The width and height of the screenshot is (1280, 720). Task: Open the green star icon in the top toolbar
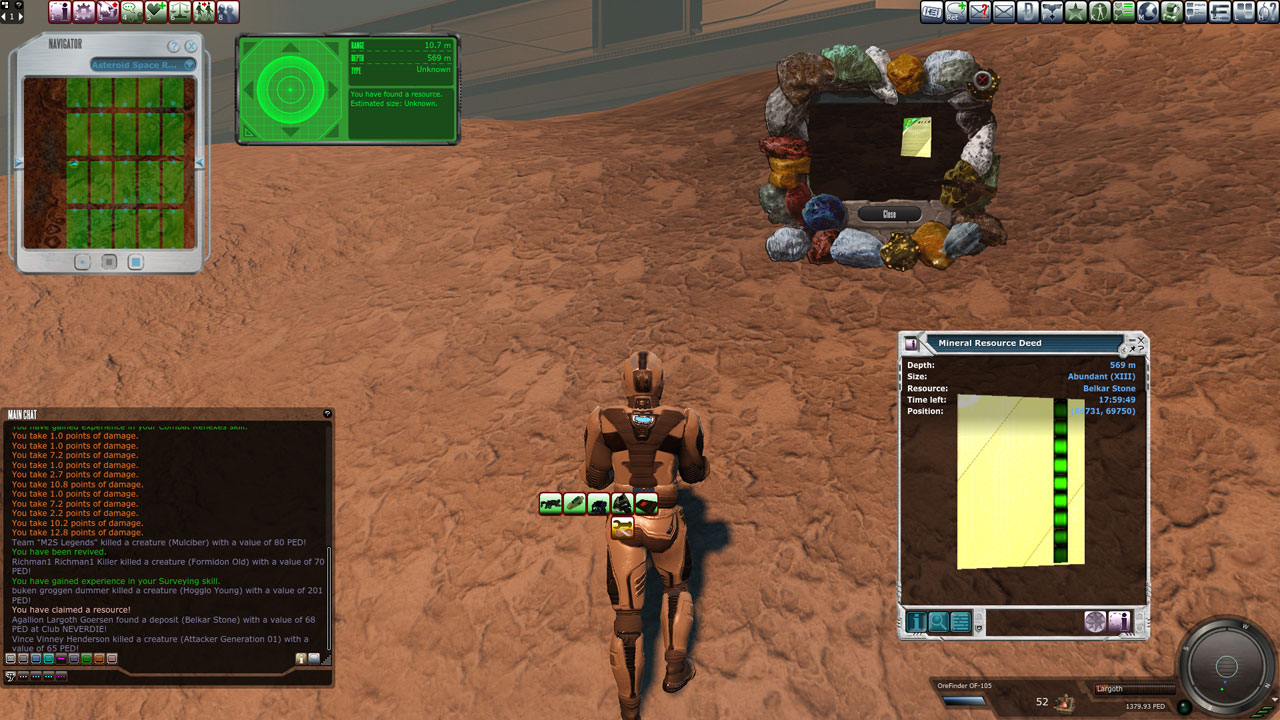(x=1076, y=12)
